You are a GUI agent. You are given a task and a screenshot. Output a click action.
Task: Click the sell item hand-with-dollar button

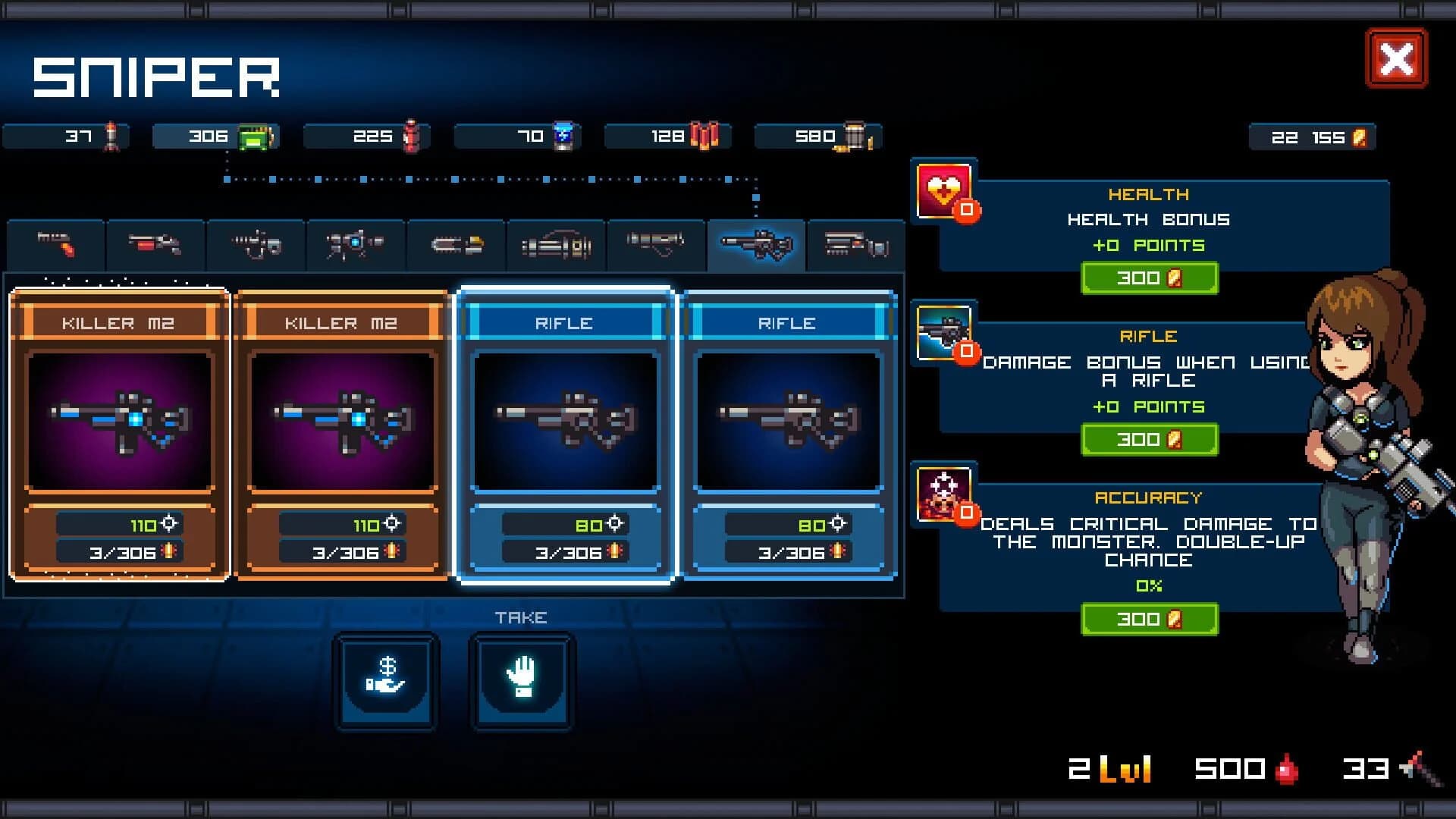point(386,681)
